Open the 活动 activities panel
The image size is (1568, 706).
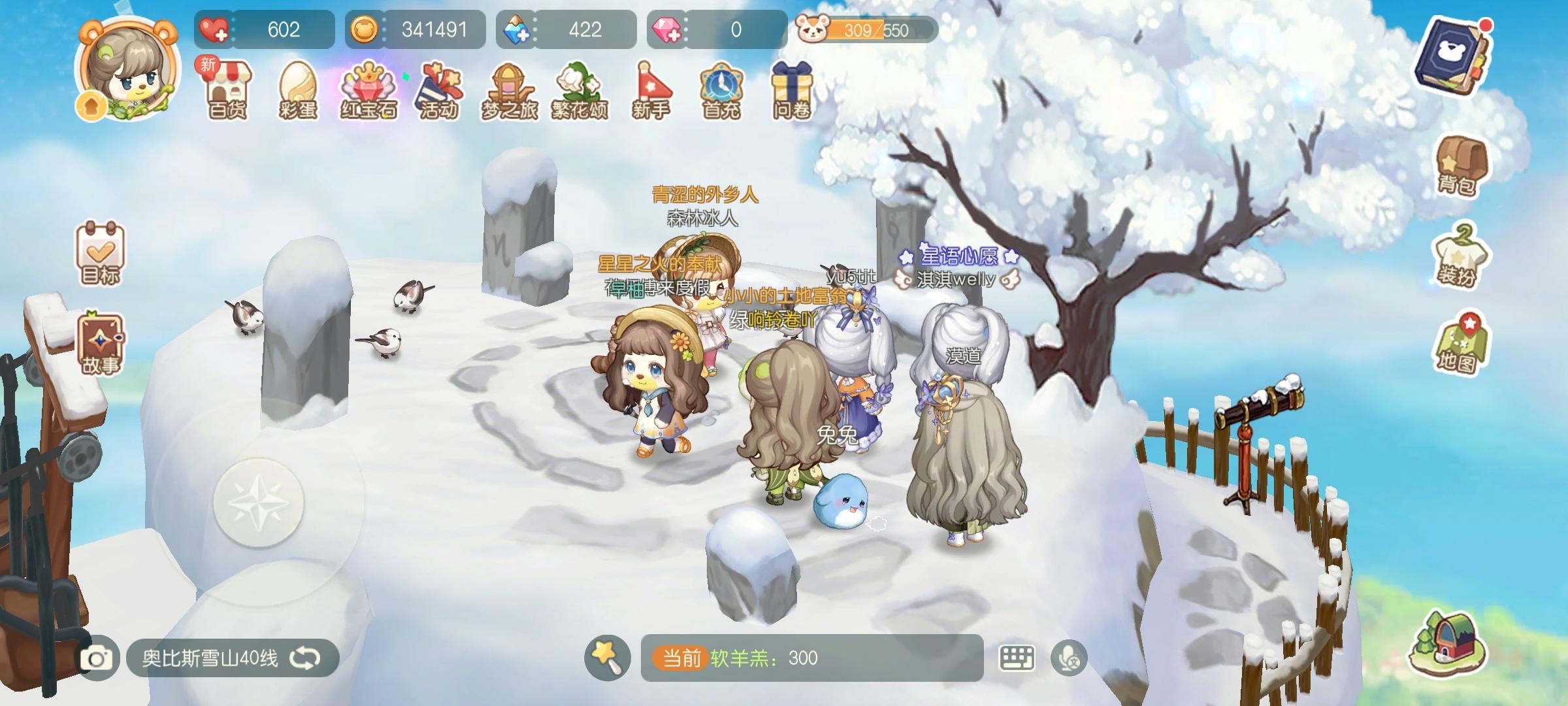point(440,92)
